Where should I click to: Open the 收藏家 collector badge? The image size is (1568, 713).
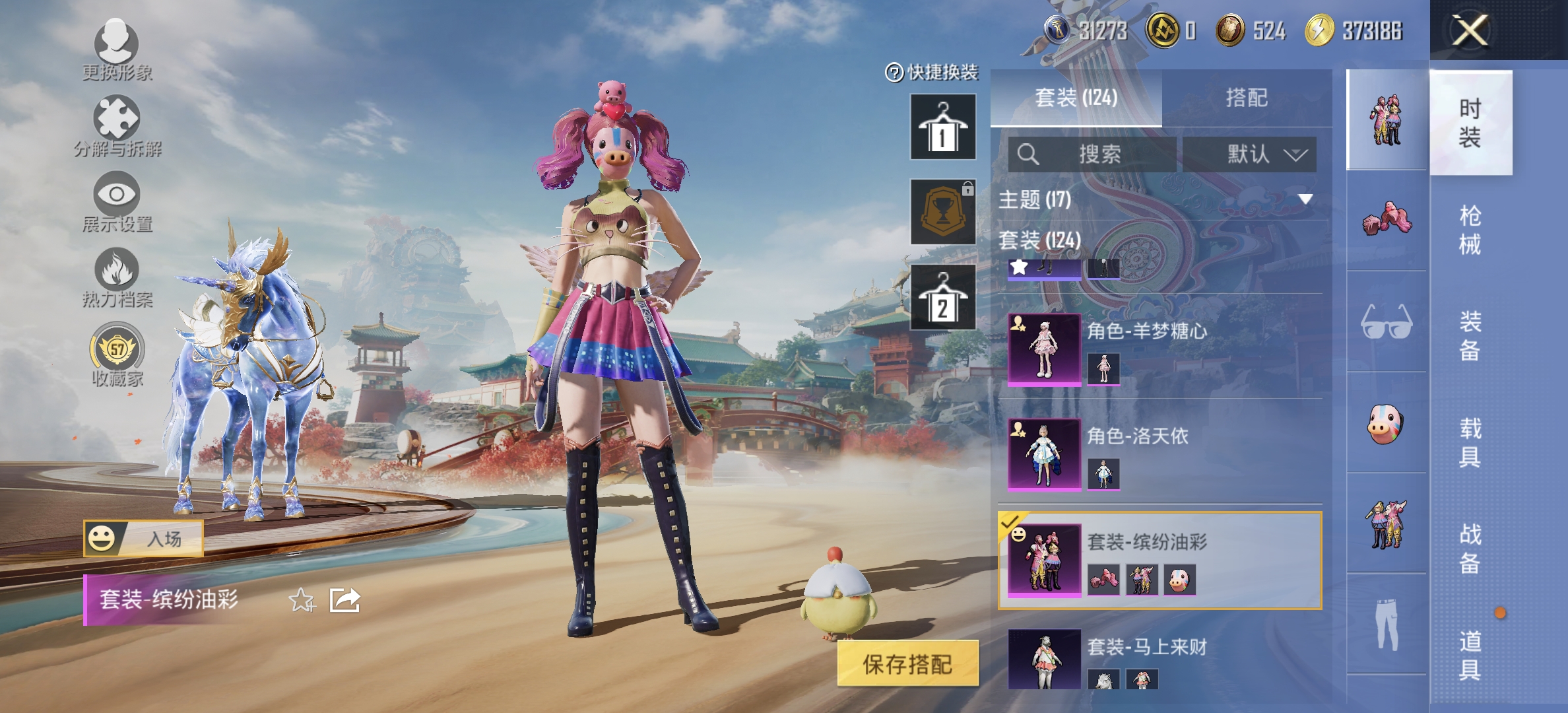(117, 353)
